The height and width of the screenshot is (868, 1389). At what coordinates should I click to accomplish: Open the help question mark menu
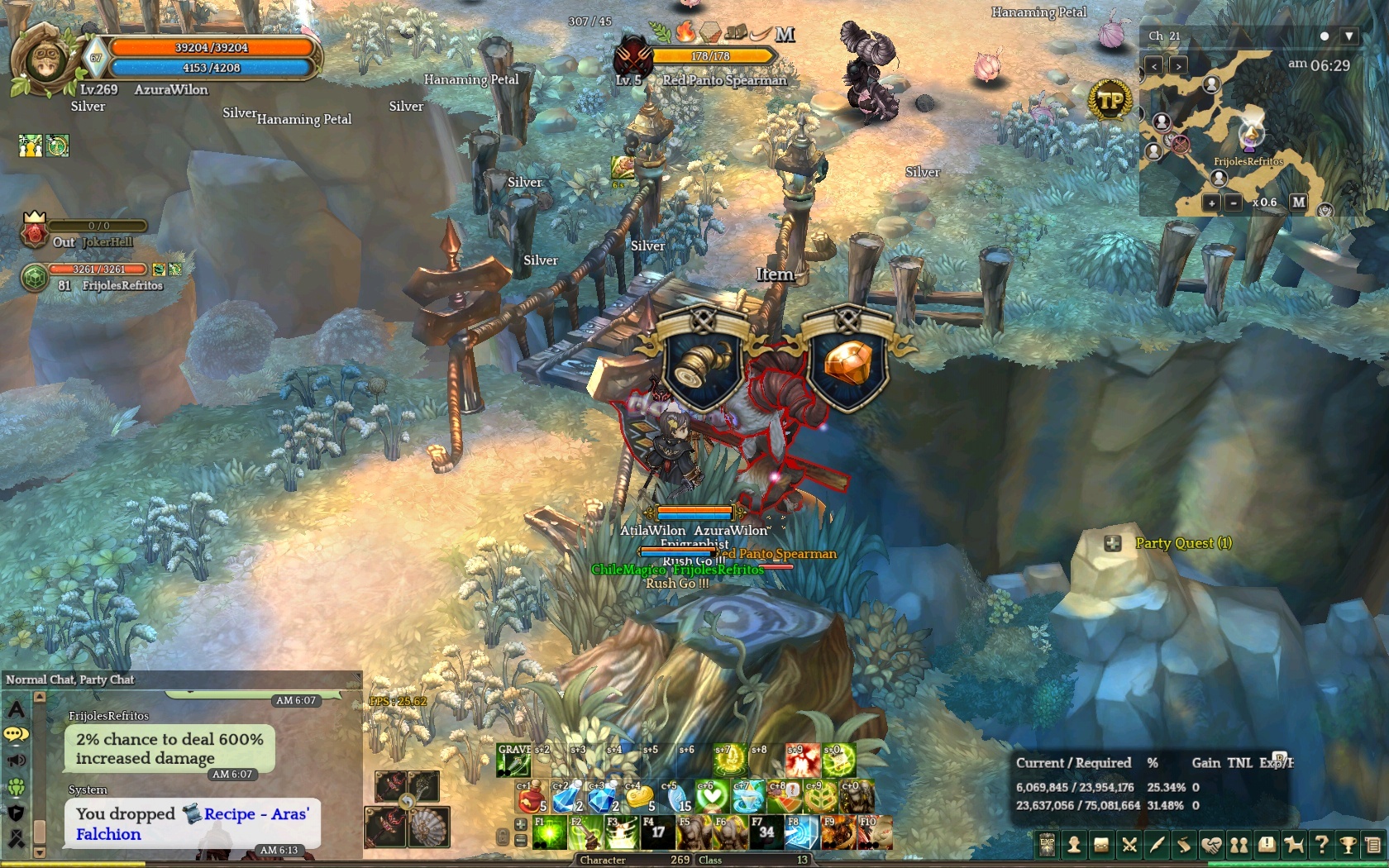point(1321,845)
